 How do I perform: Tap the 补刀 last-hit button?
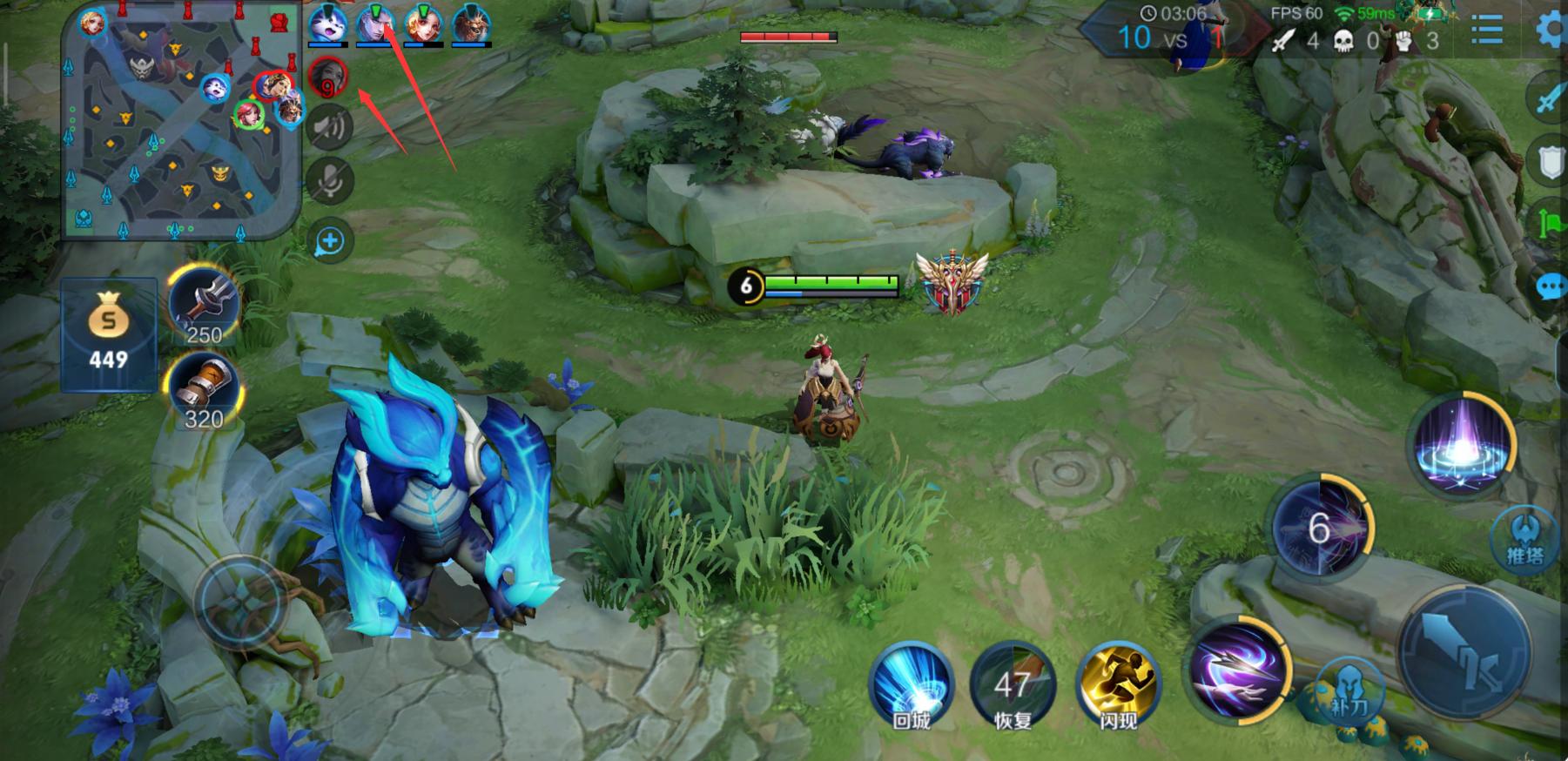tap(1349, 692)
